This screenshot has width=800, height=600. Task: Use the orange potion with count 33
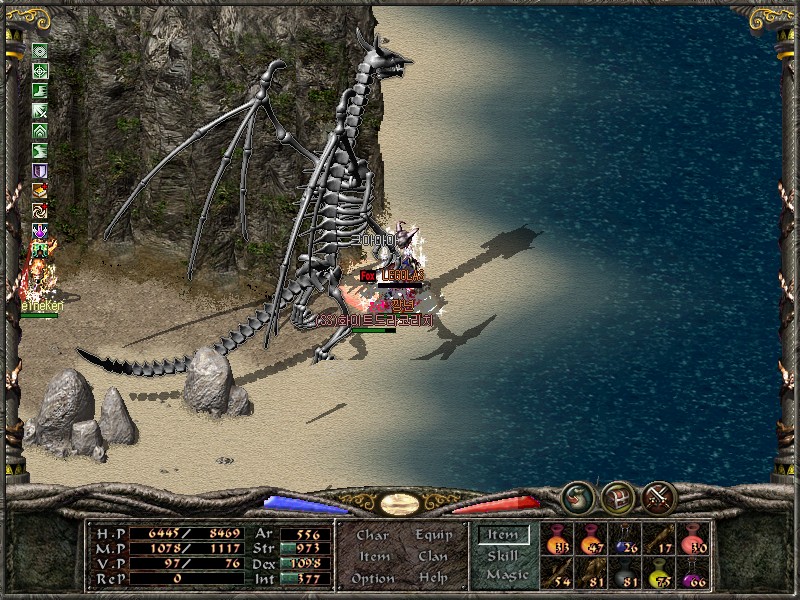(558, 539)
